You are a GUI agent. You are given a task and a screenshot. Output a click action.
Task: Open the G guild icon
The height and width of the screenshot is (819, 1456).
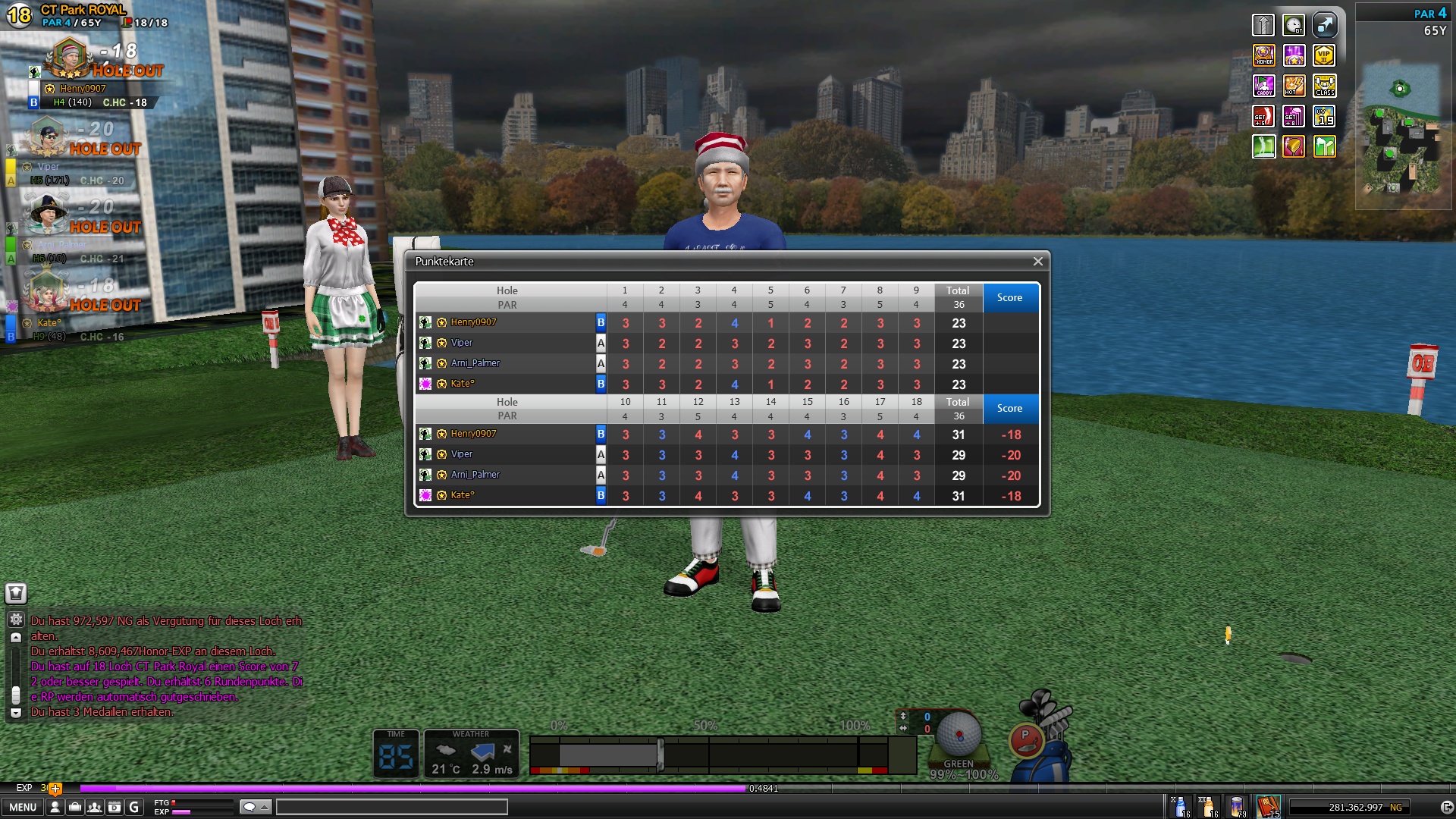tap(134, 807)
